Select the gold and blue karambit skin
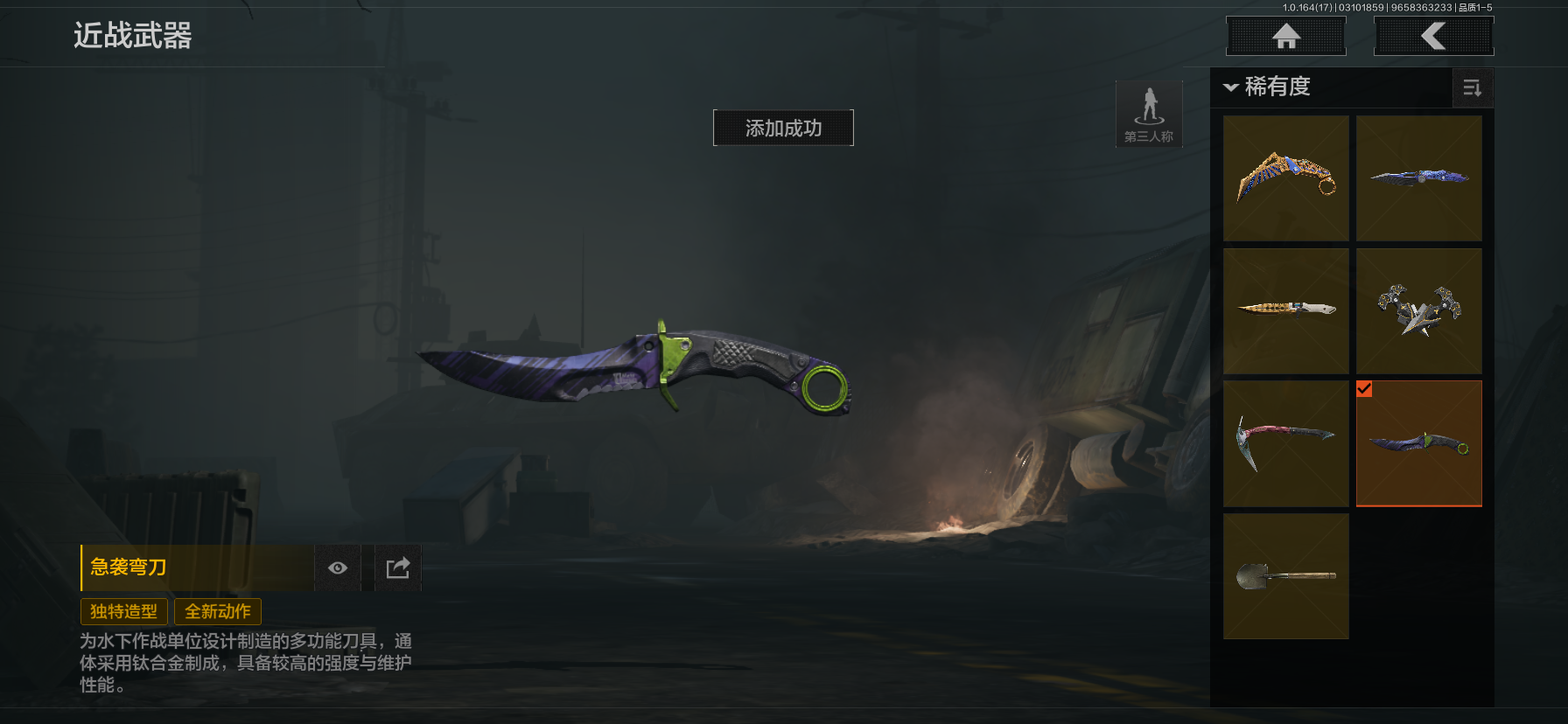This screenshot has width=1568, height=724. coord(1285,178)
